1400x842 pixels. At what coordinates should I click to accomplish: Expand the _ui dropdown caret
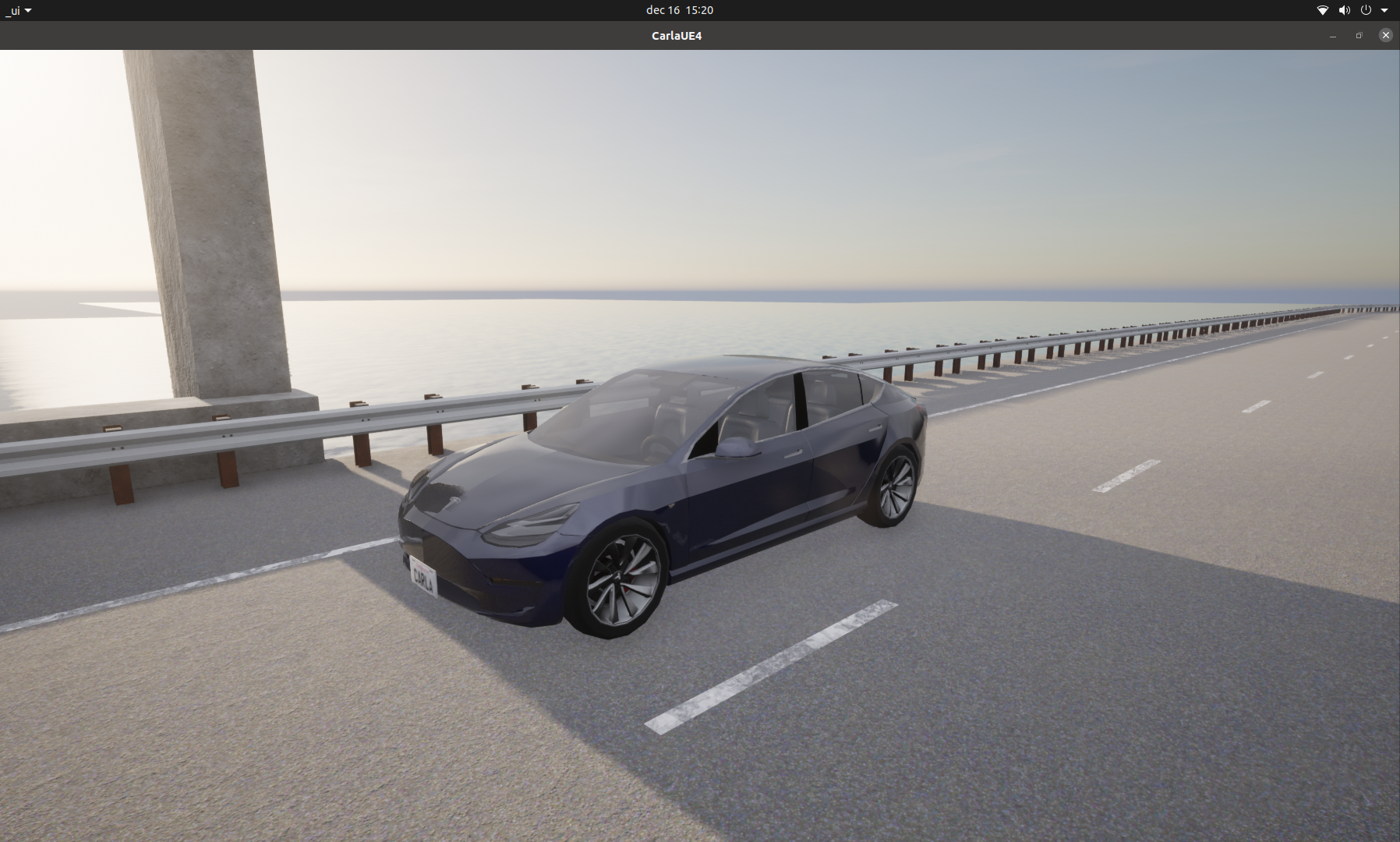pyautogui.click(x=27, y=10)
